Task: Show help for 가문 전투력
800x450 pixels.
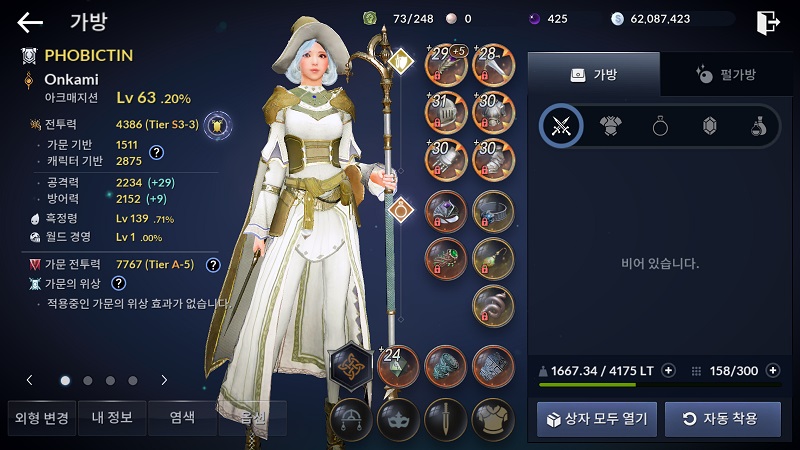Action: pos(213,265)
